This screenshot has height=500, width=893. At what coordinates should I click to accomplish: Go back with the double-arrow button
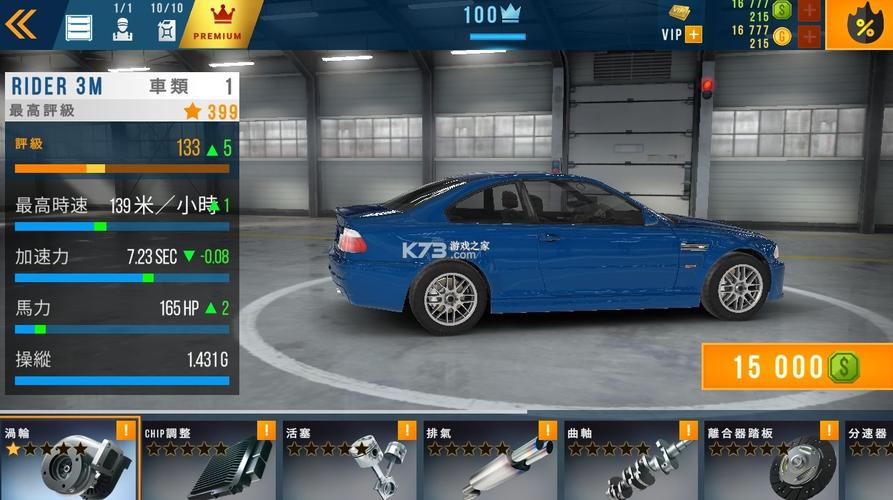22,24
